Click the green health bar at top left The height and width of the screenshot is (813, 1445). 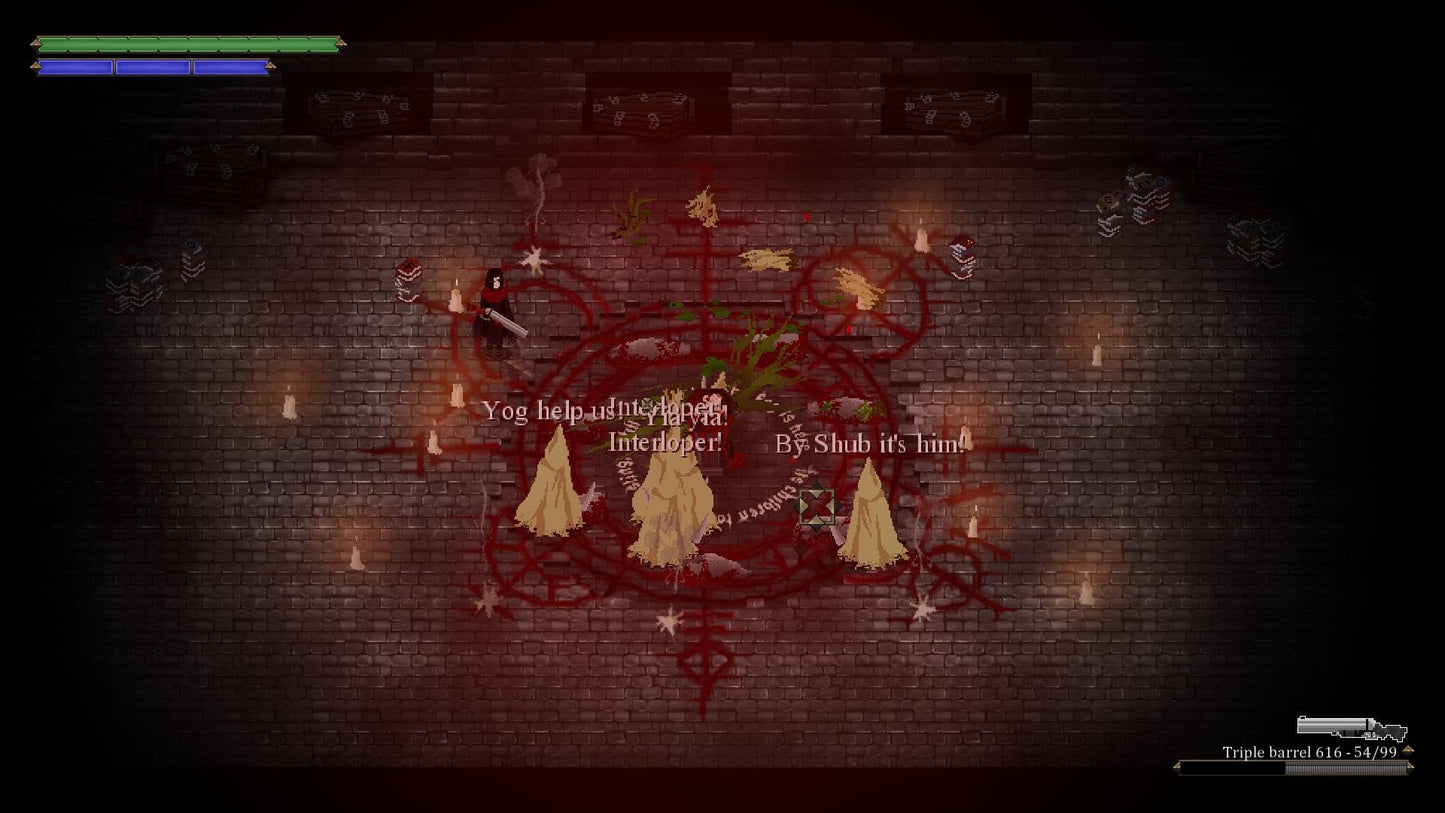tap(190, 44)
